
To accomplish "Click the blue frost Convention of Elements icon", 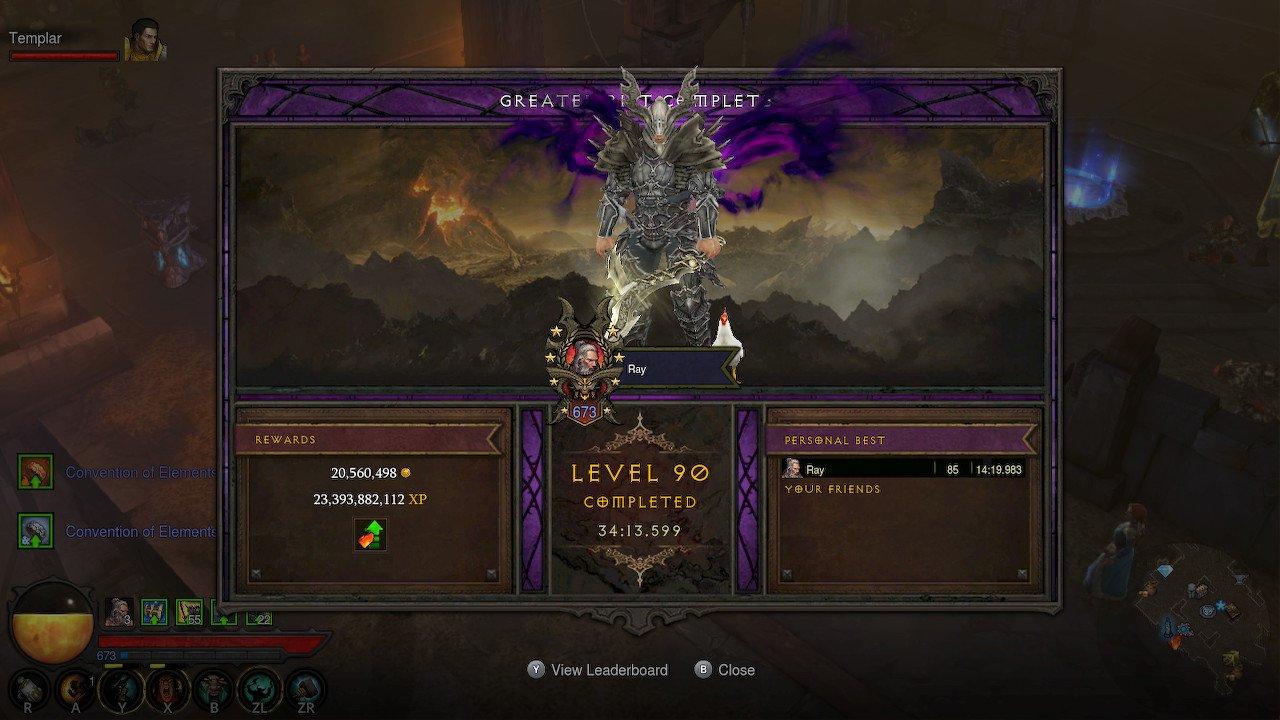I will coord(36,531).
